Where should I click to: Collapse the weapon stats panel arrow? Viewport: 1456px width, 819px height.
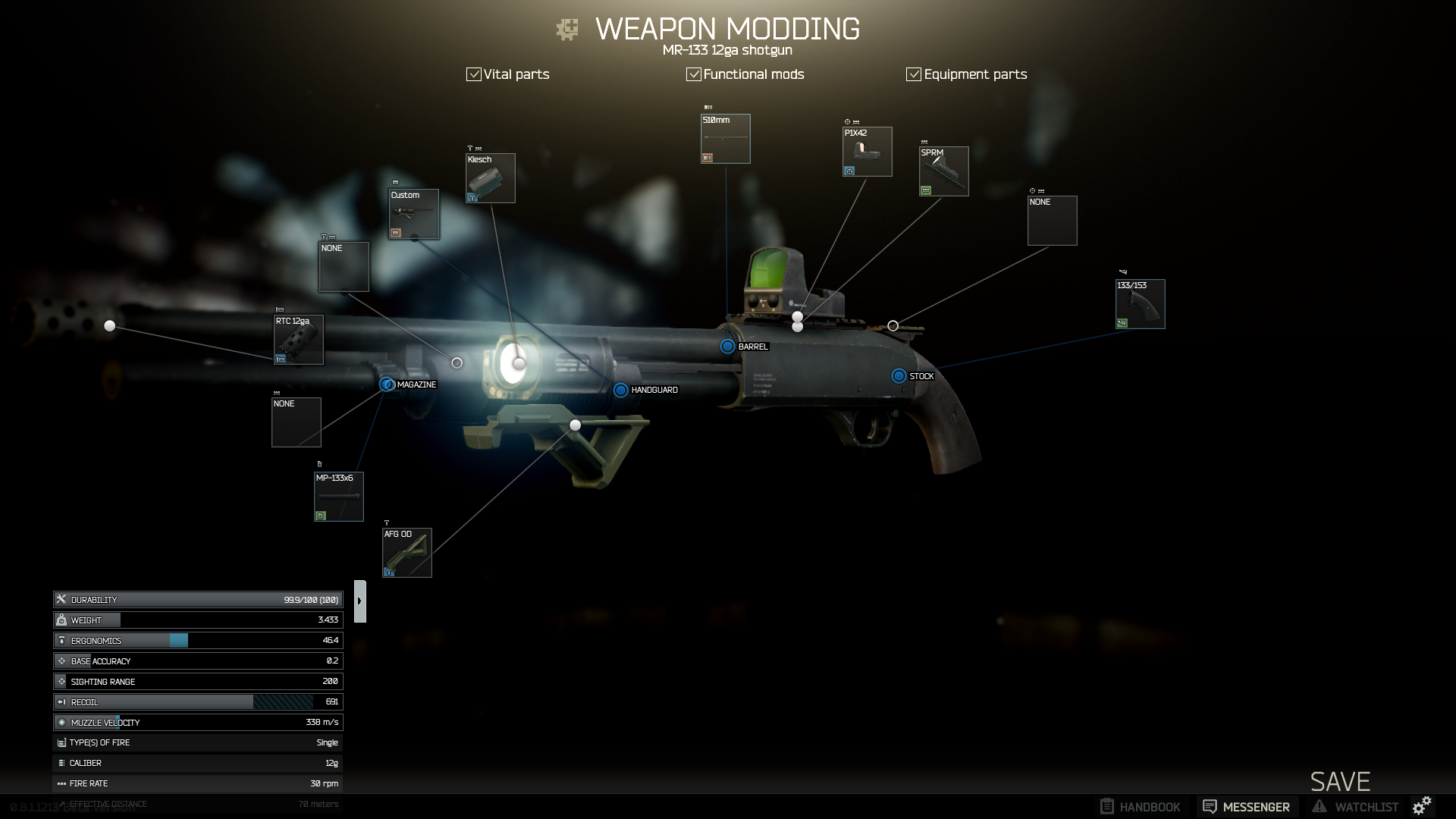tap(360, 601)
